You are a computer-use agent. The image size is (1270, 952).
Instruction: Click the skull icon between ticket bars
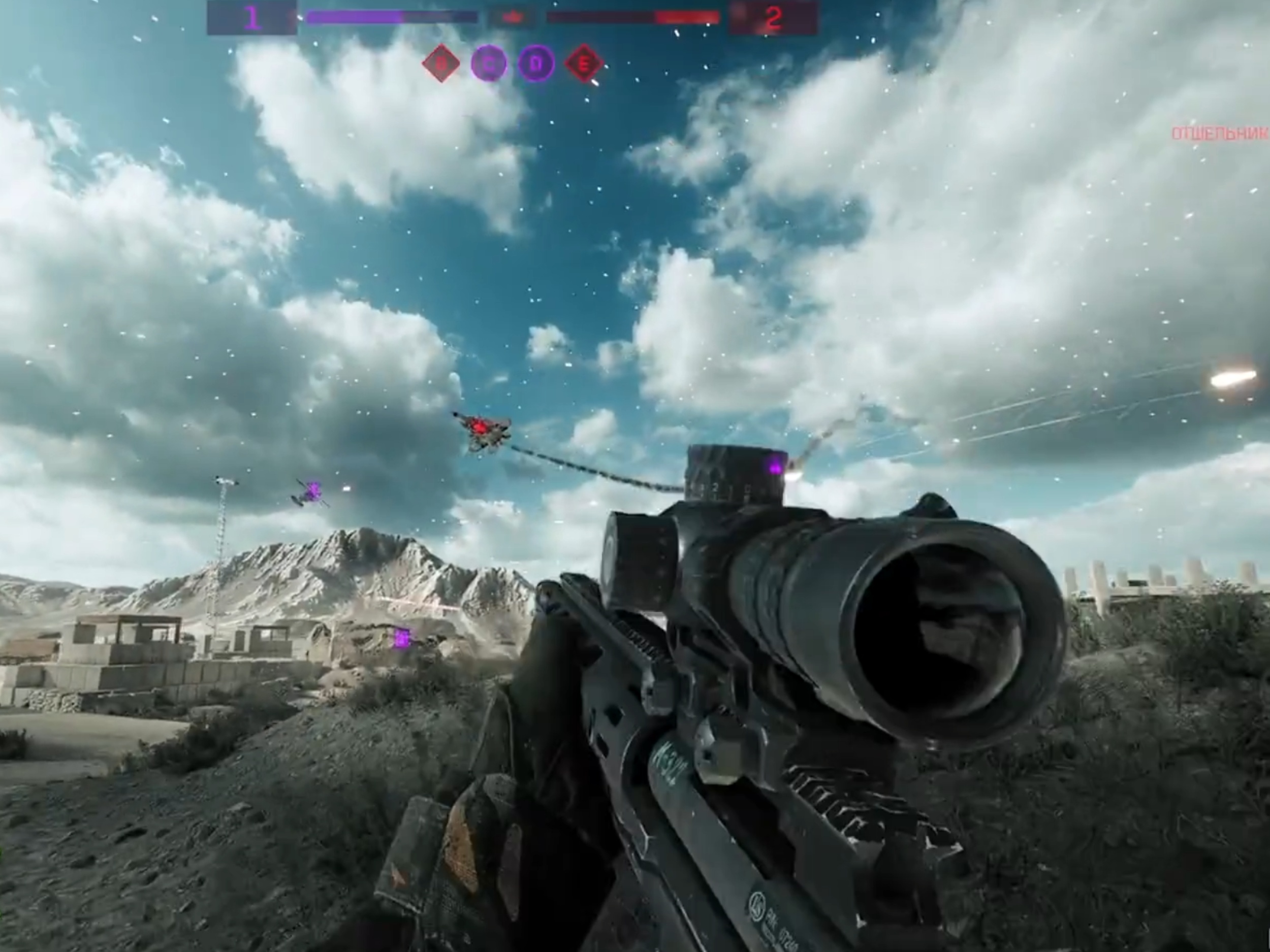click(514, 17)
